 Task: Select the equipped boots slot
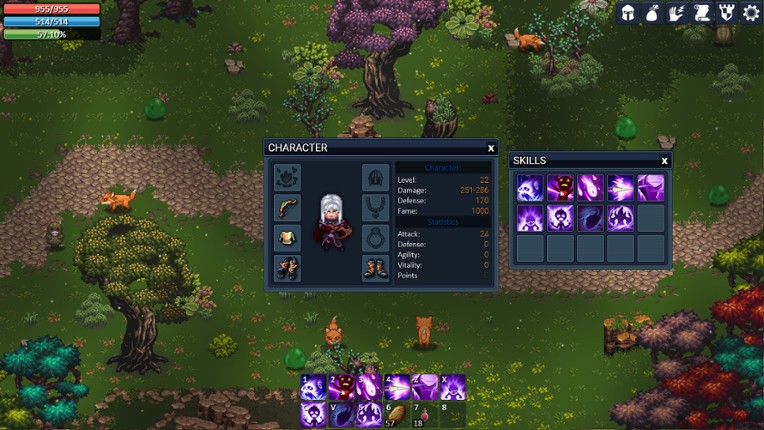[375, 268]
